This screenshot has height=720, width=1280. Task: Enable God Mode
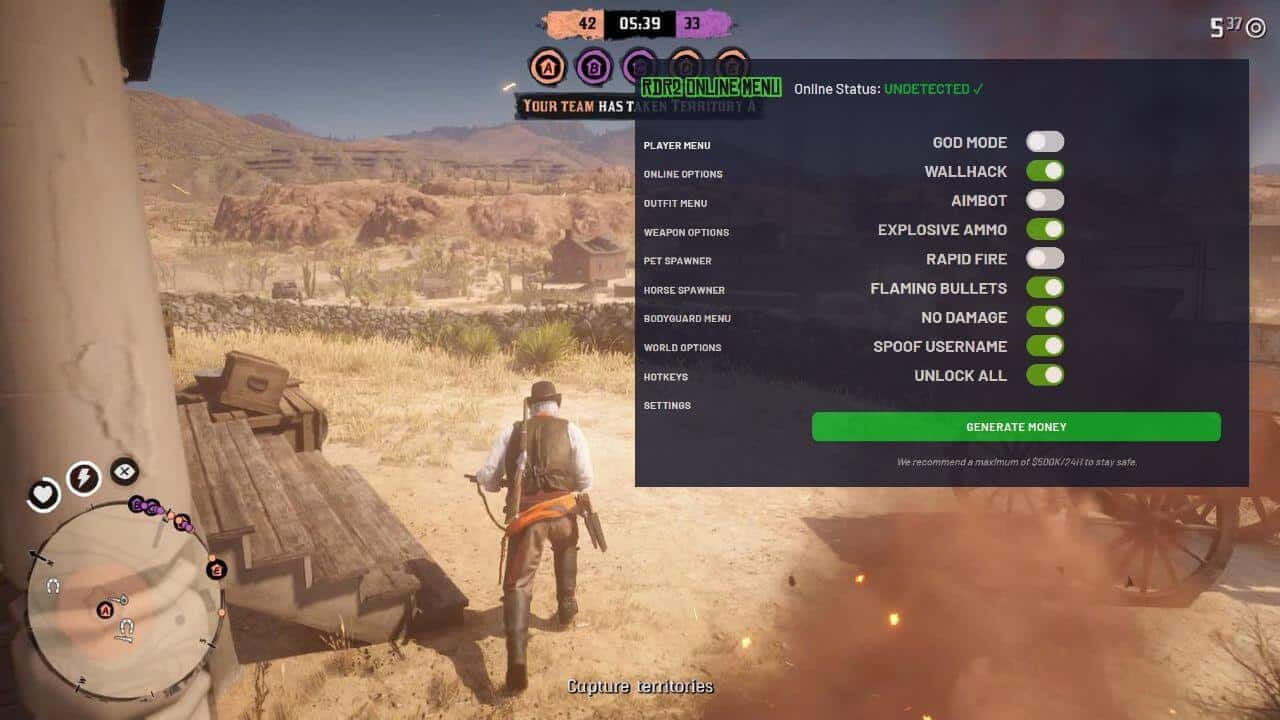1044,141
